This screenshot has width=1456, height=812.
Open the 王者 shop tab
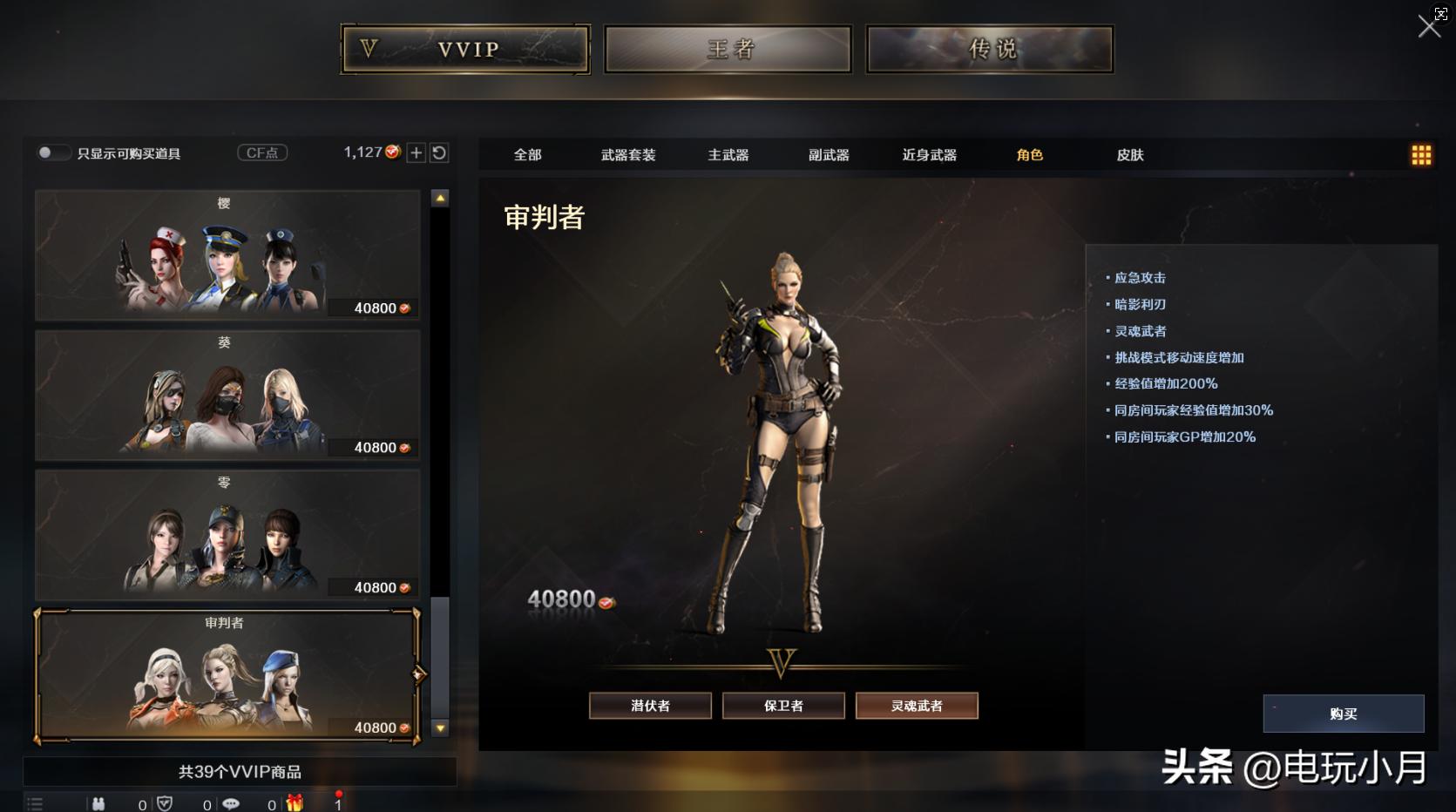click(x=728, y=49)
